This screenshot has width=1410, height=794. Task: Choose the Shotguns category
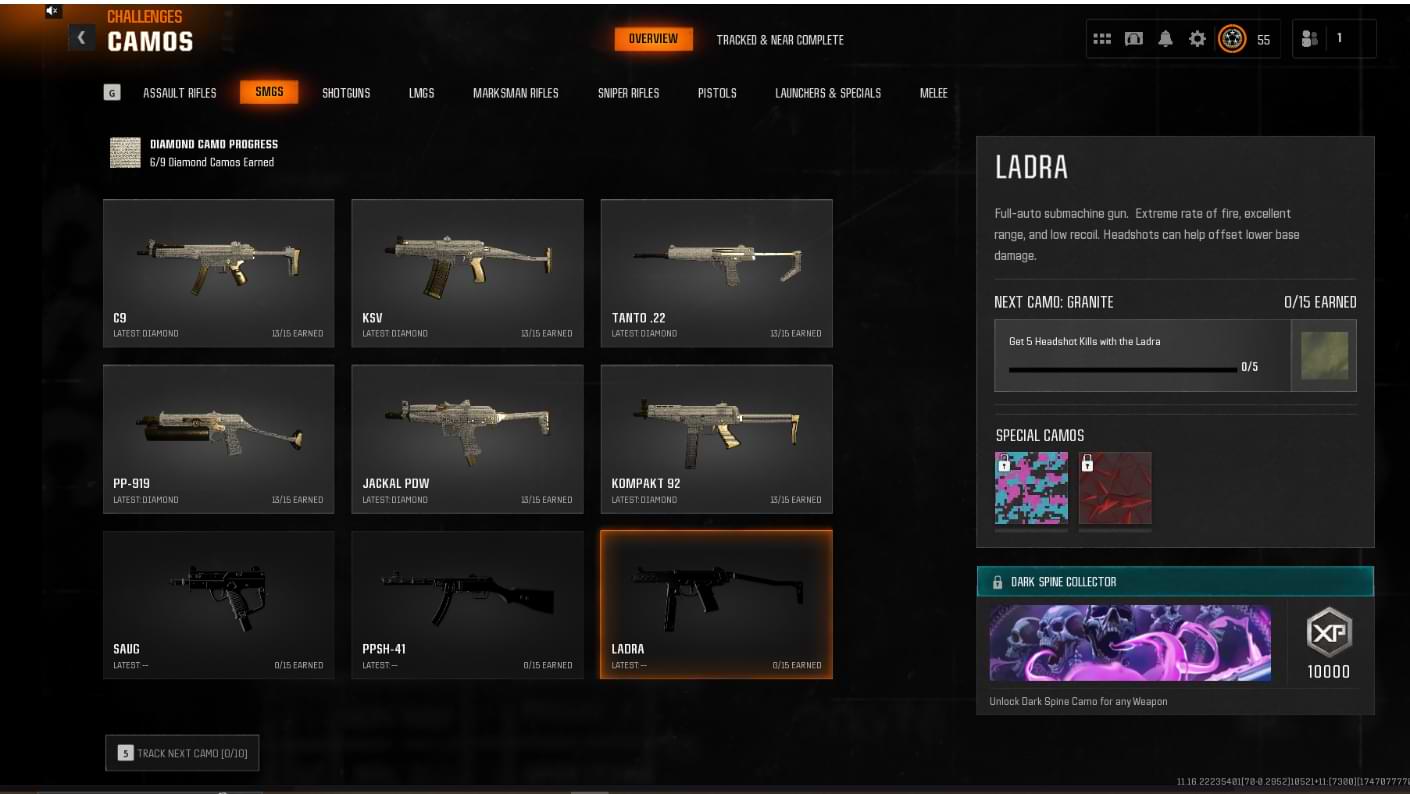tap(346, 93)
